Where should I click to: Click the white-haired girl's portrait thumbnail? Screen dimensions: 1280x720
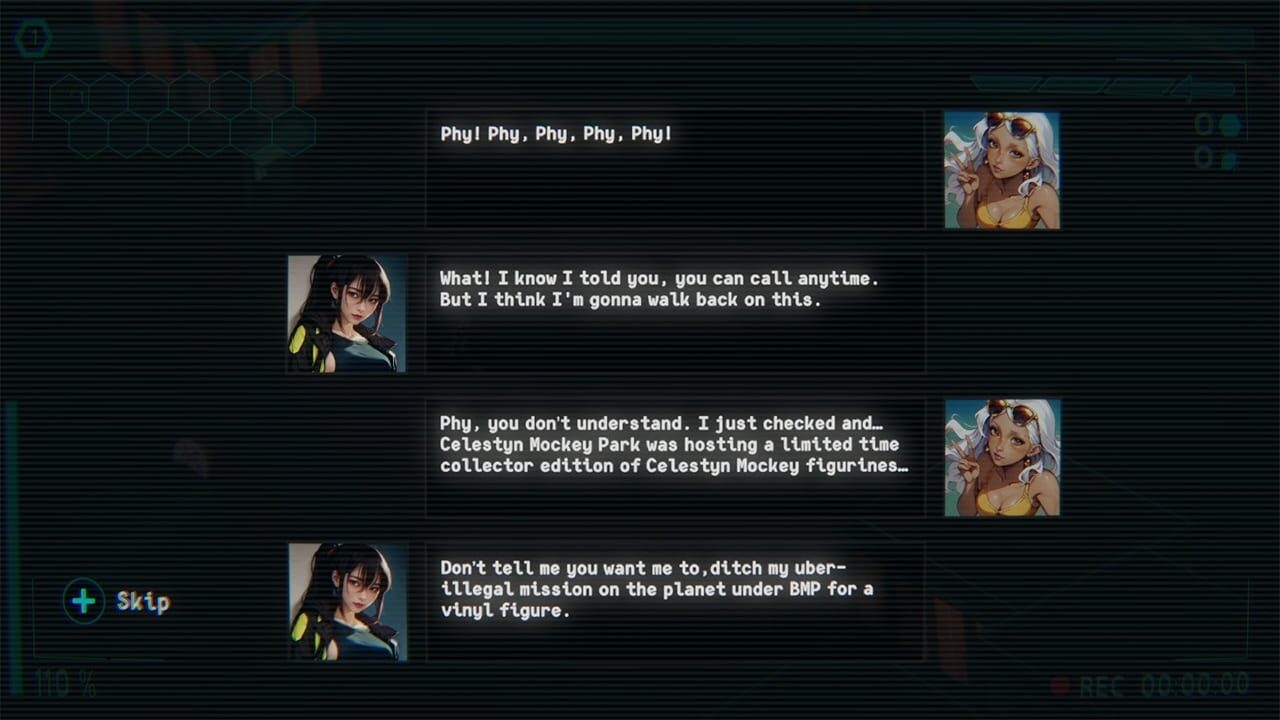tap(1001, 168)
